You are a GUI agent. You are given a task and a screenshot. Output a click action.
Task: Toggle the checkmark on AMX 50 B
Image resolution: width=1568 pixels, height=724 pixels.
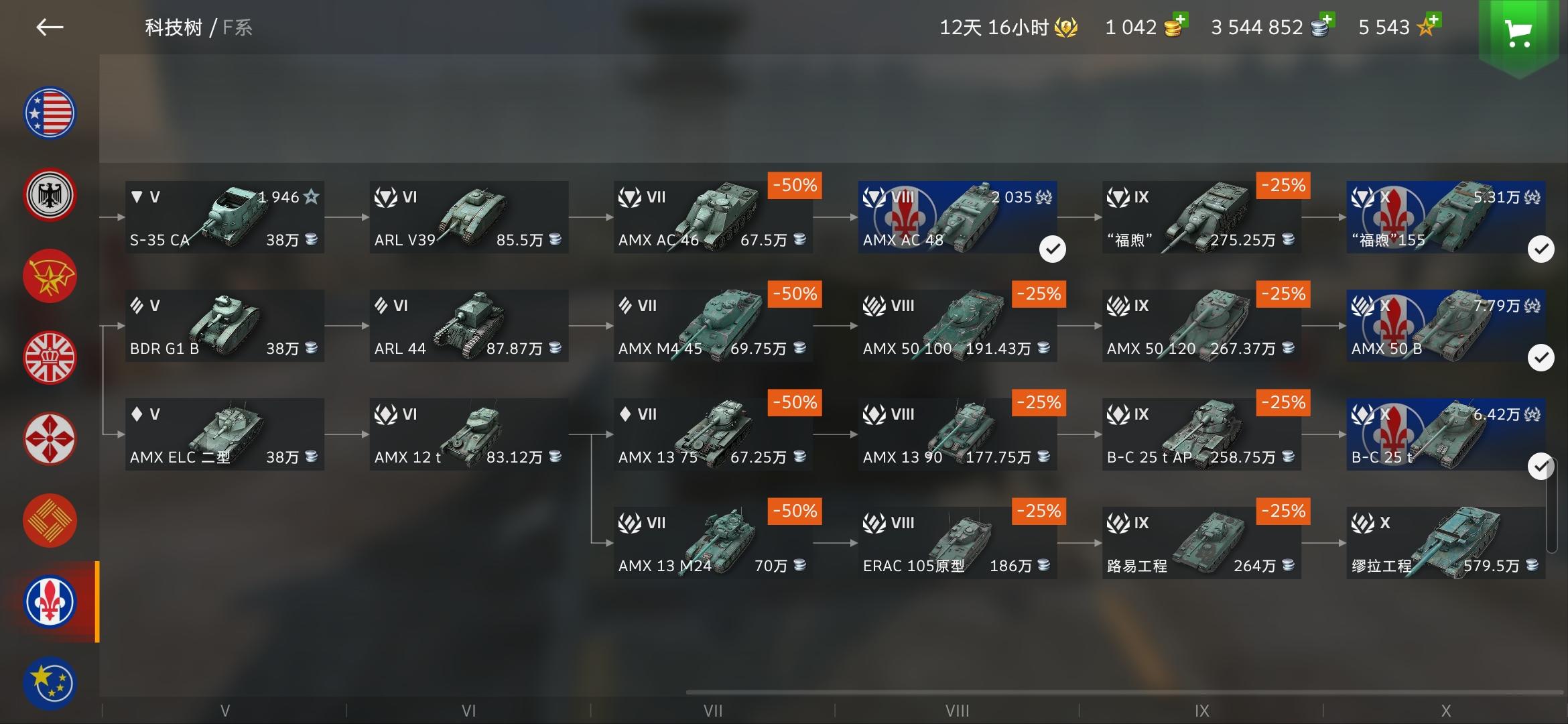click(x=1541, y=357)
